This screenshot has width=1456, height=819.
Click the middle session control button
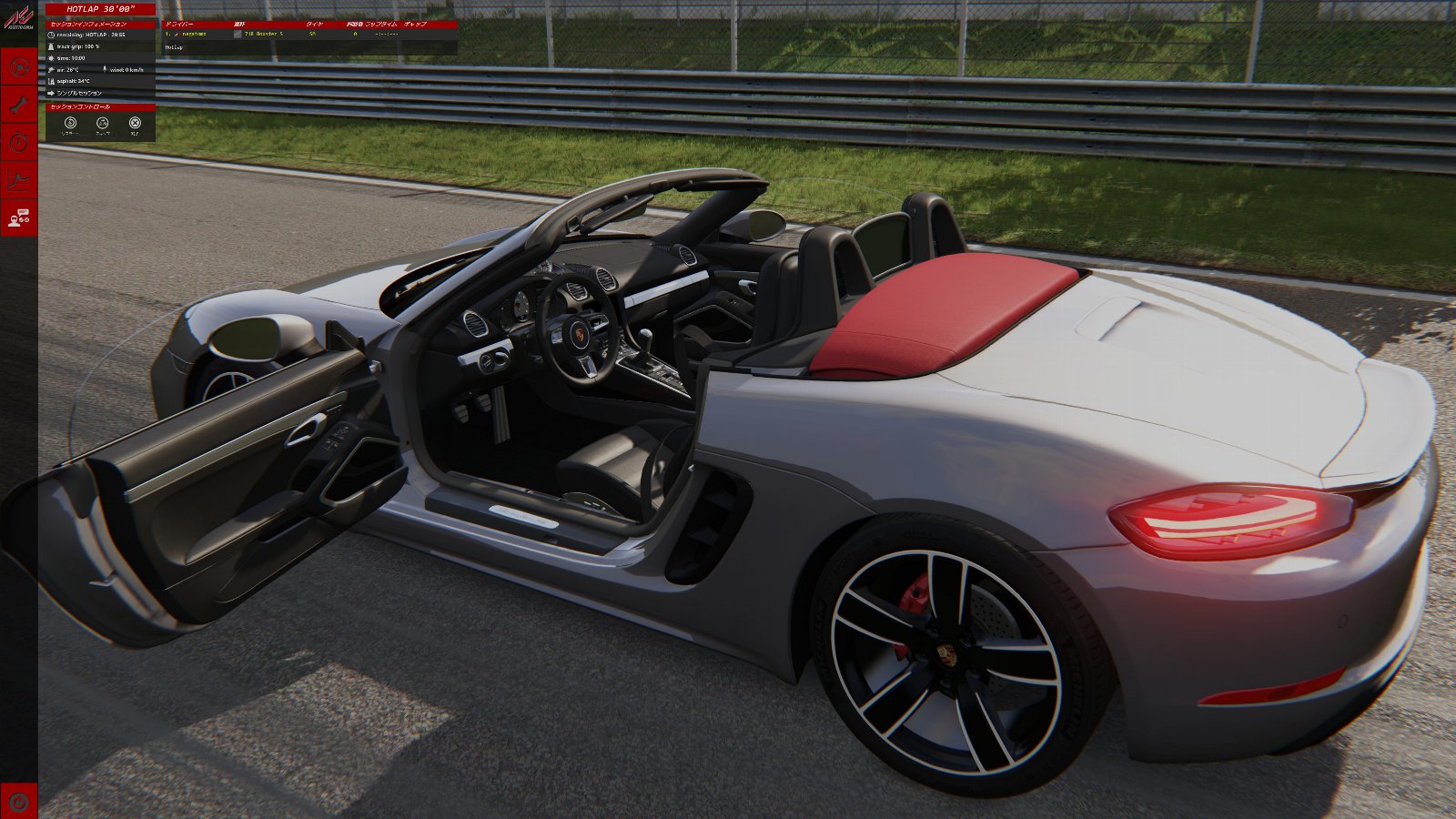coord(103,123)
